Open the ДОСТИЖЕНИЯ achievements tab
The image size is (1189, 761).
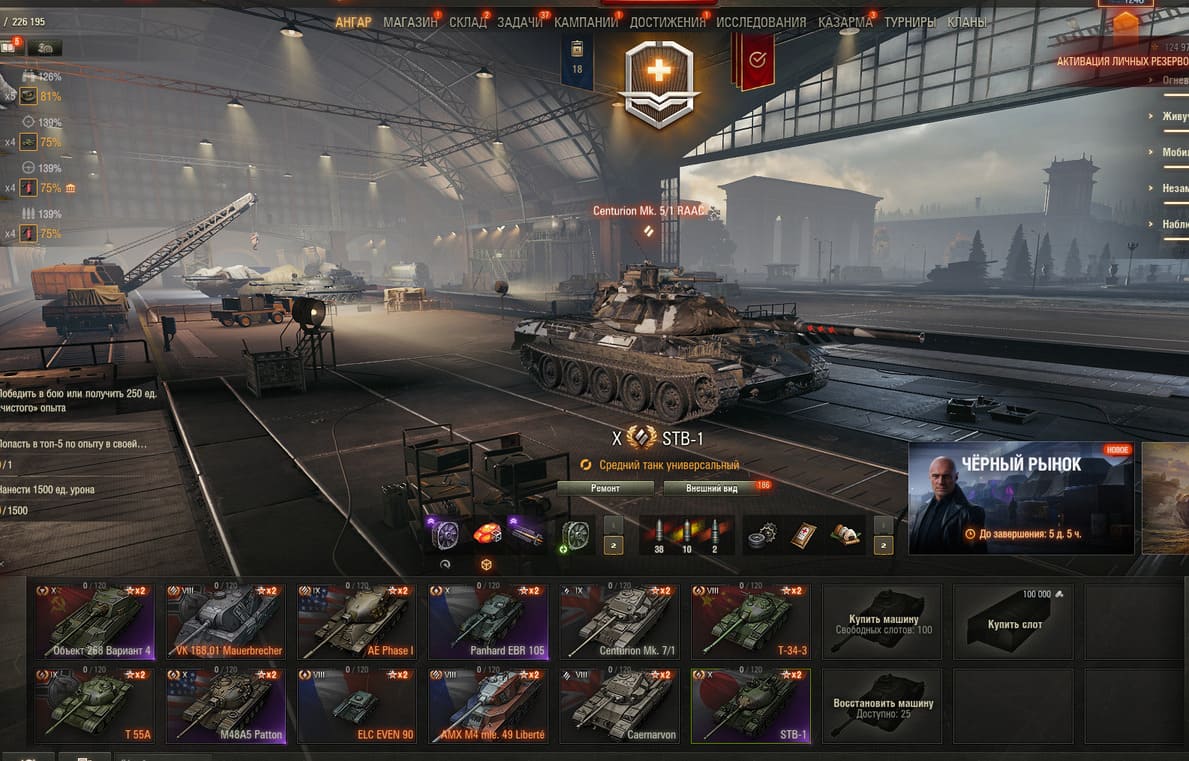[670, 22]
